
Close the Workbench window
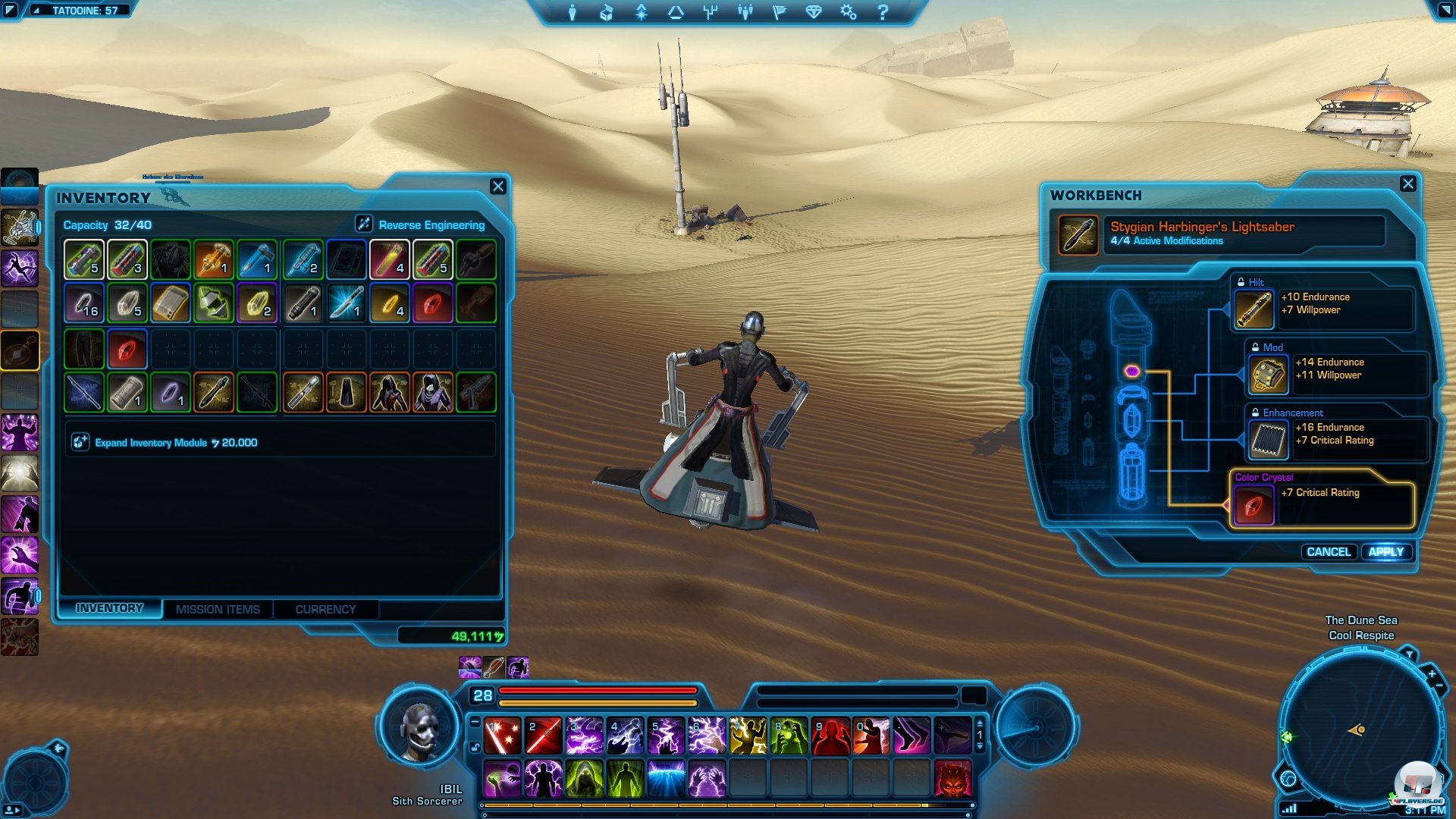pyautogui.click(x=1407, y=184)
